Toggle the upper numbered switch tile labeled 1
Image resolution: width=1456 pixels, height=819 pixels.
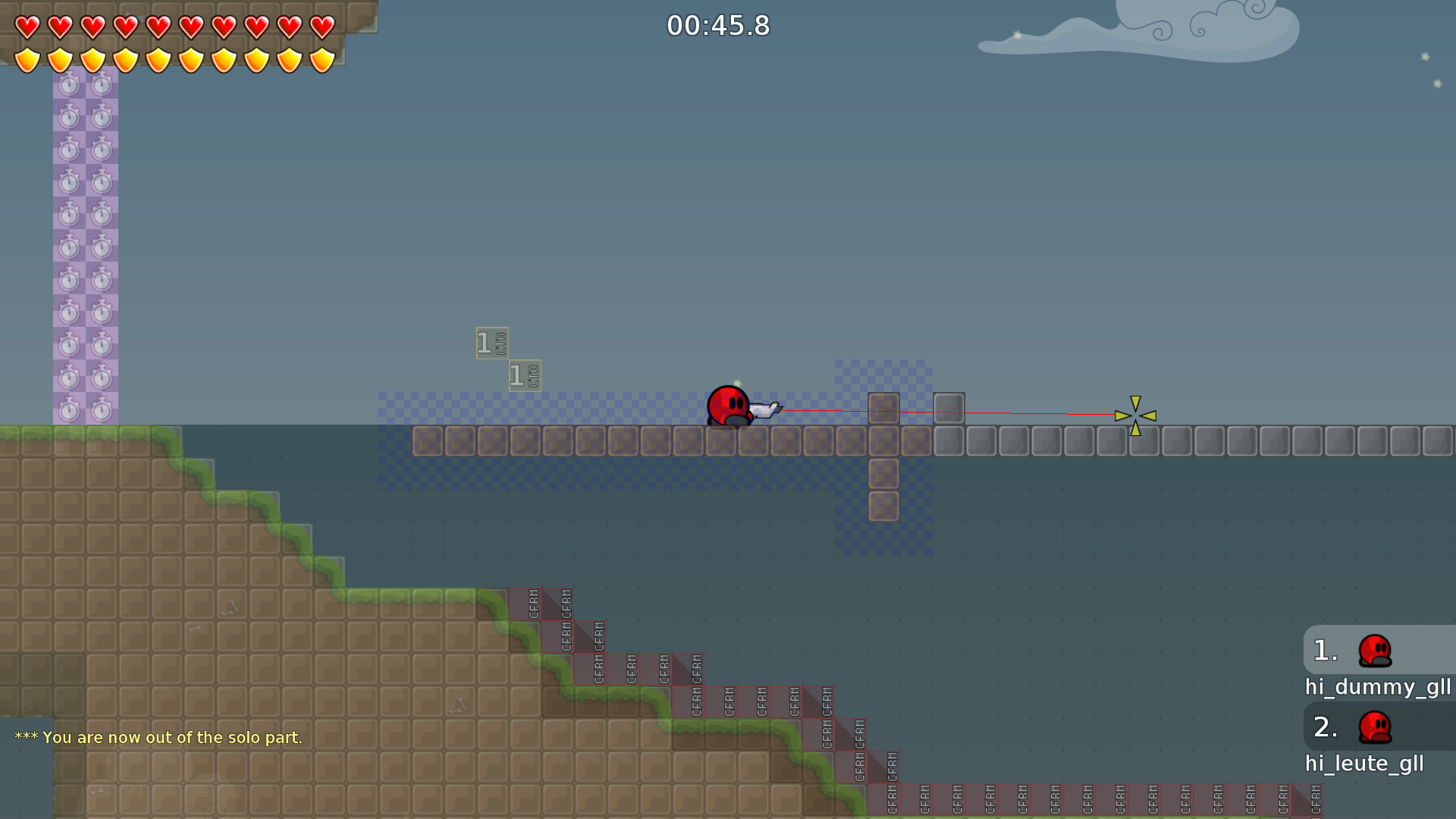pyautogui.click(x=491, y=343)
